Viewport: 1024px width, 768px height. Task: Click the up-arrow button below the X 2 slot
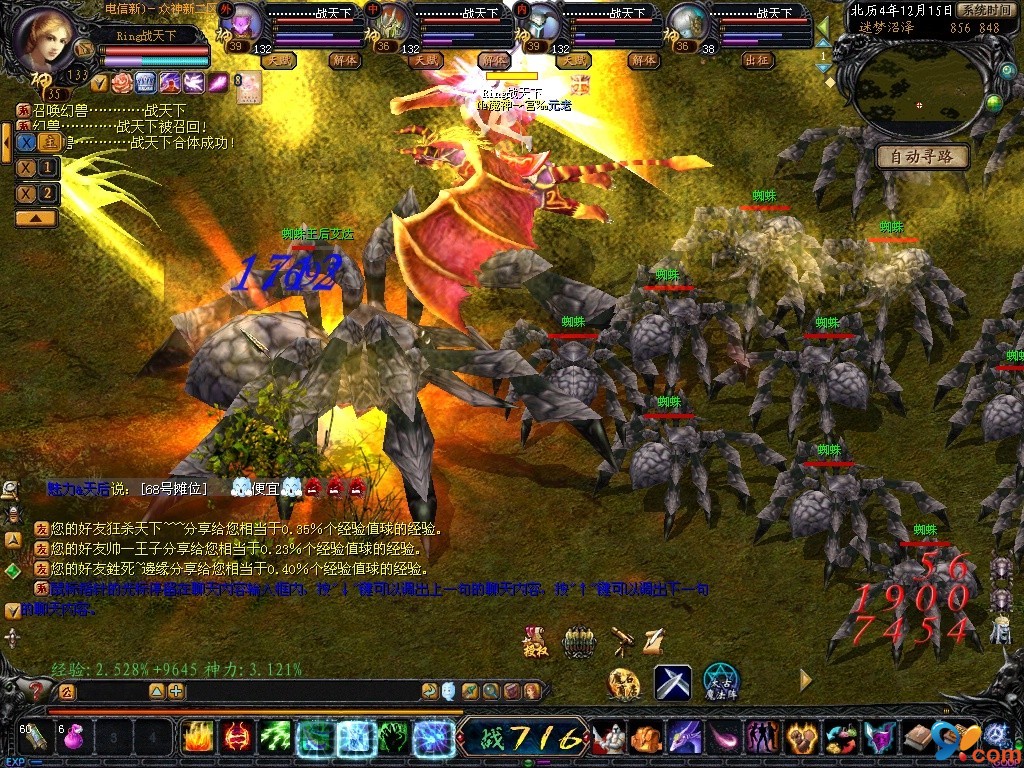pyautogui.click(x=36, y=217)
